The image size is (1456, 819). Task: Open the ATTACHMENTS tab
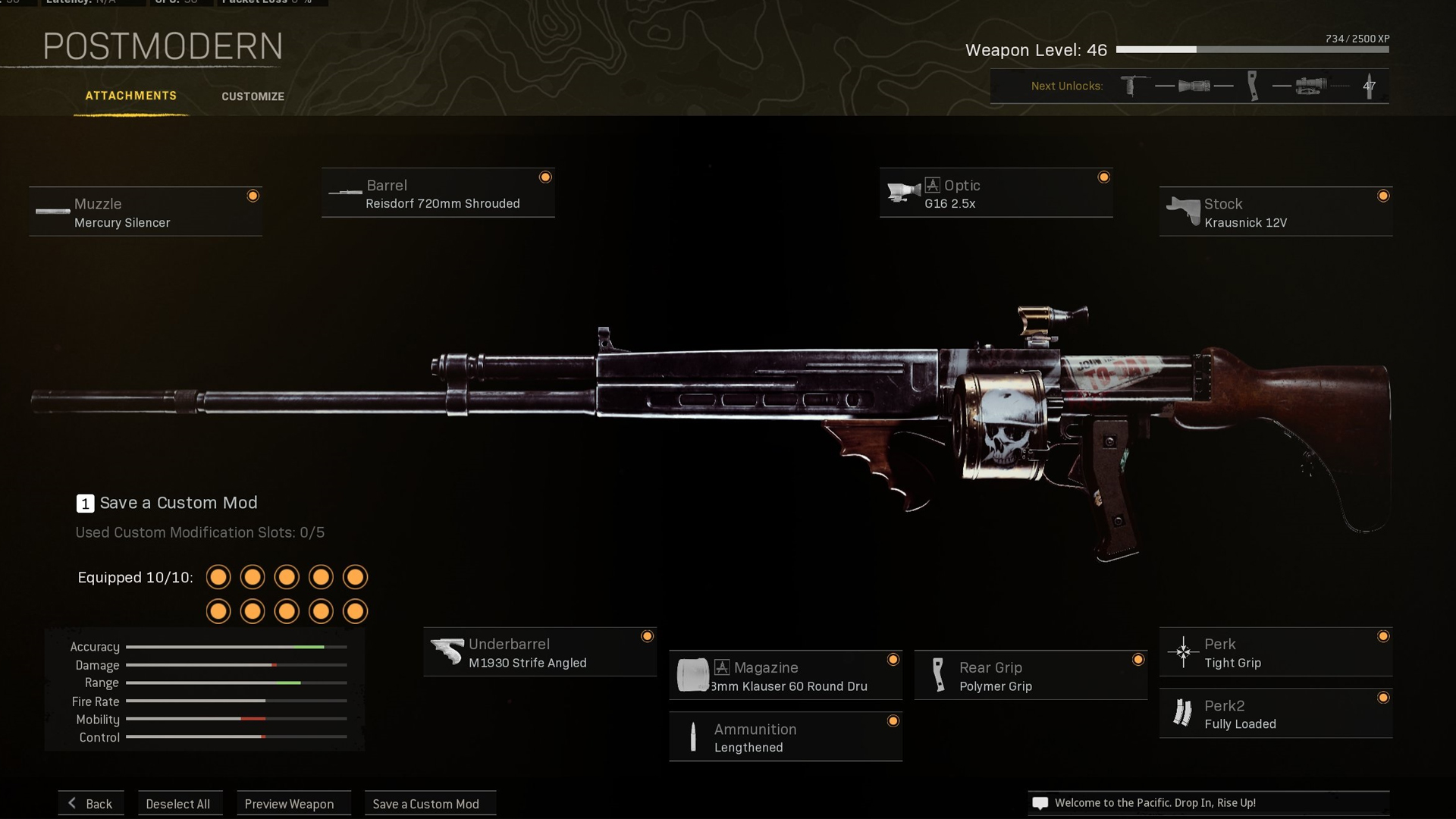tap(131, 96)
